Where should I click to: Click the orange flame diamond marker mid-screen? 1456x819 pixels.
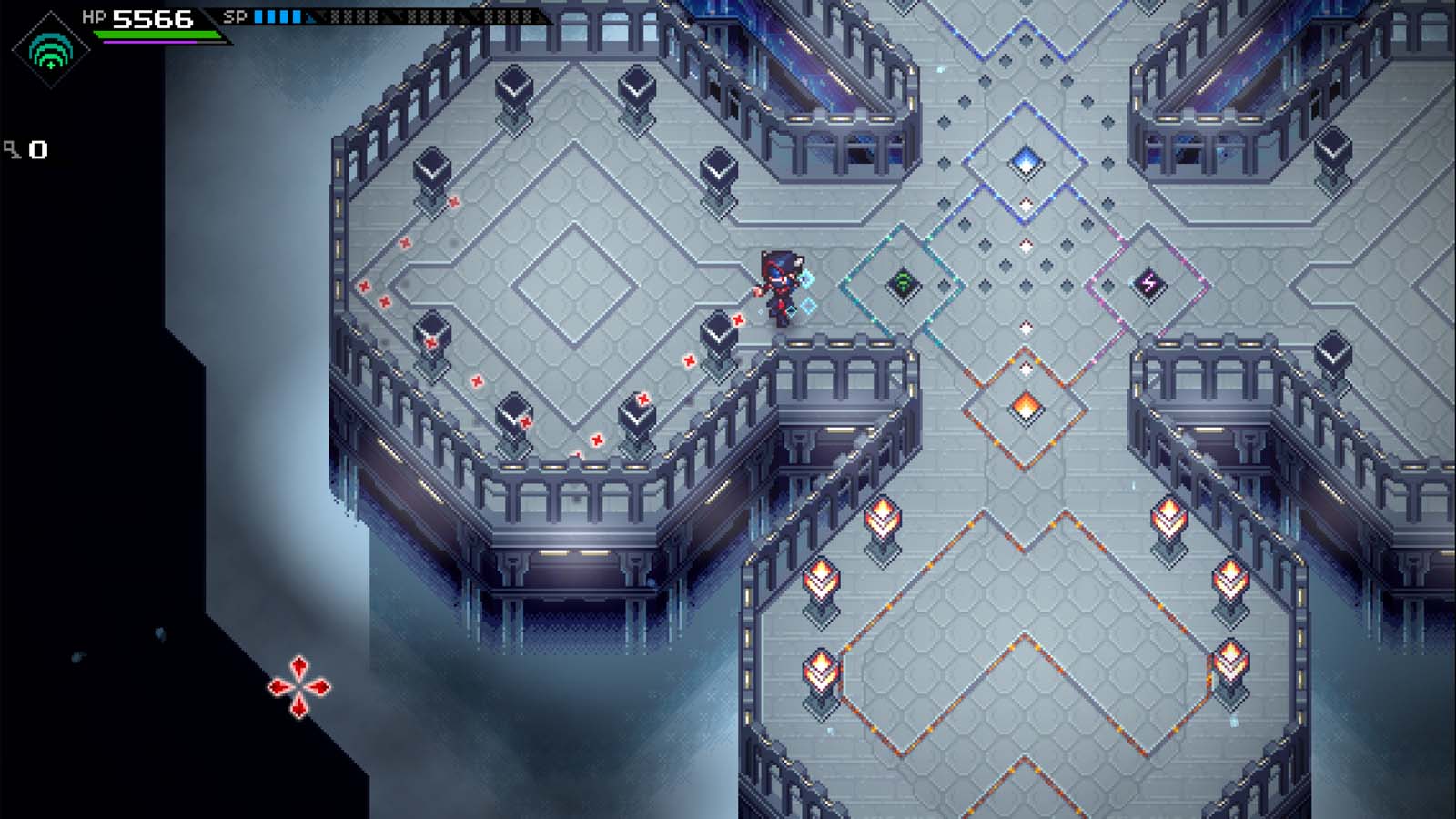pyautogui.click(x=1027, y=407)
